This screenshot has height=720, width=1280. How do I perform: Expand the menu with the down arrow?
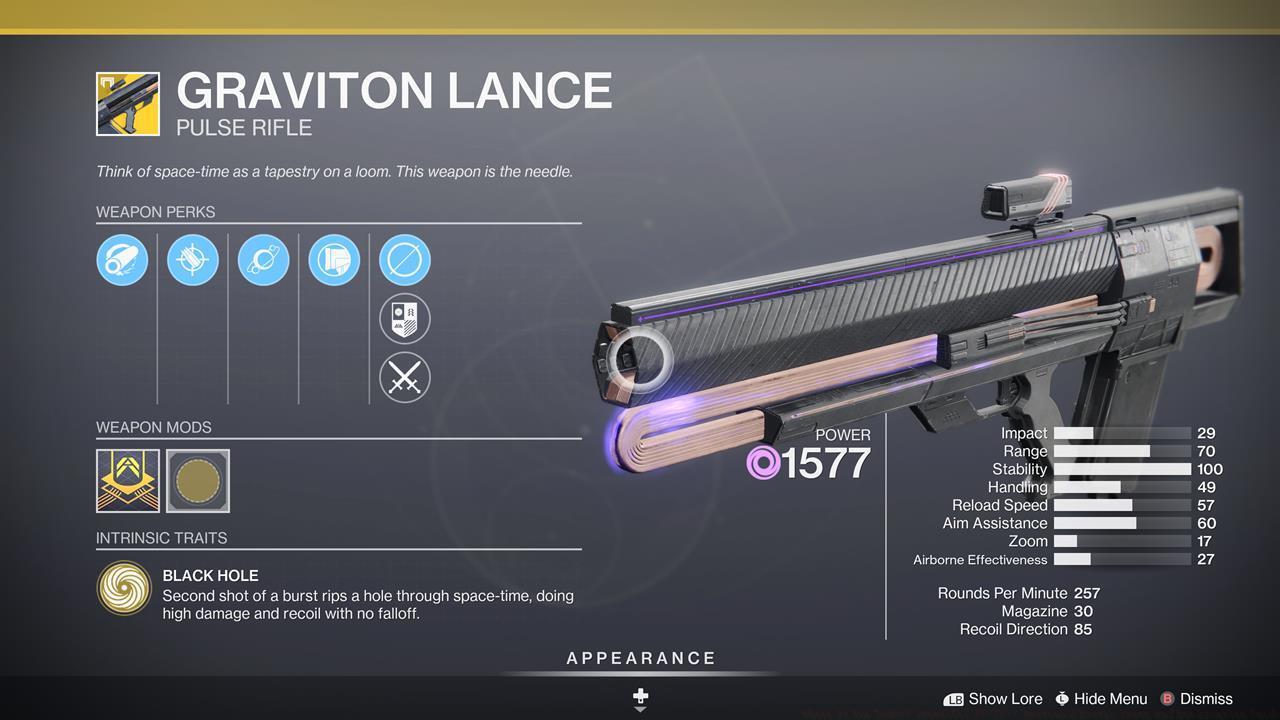(640, 709)
